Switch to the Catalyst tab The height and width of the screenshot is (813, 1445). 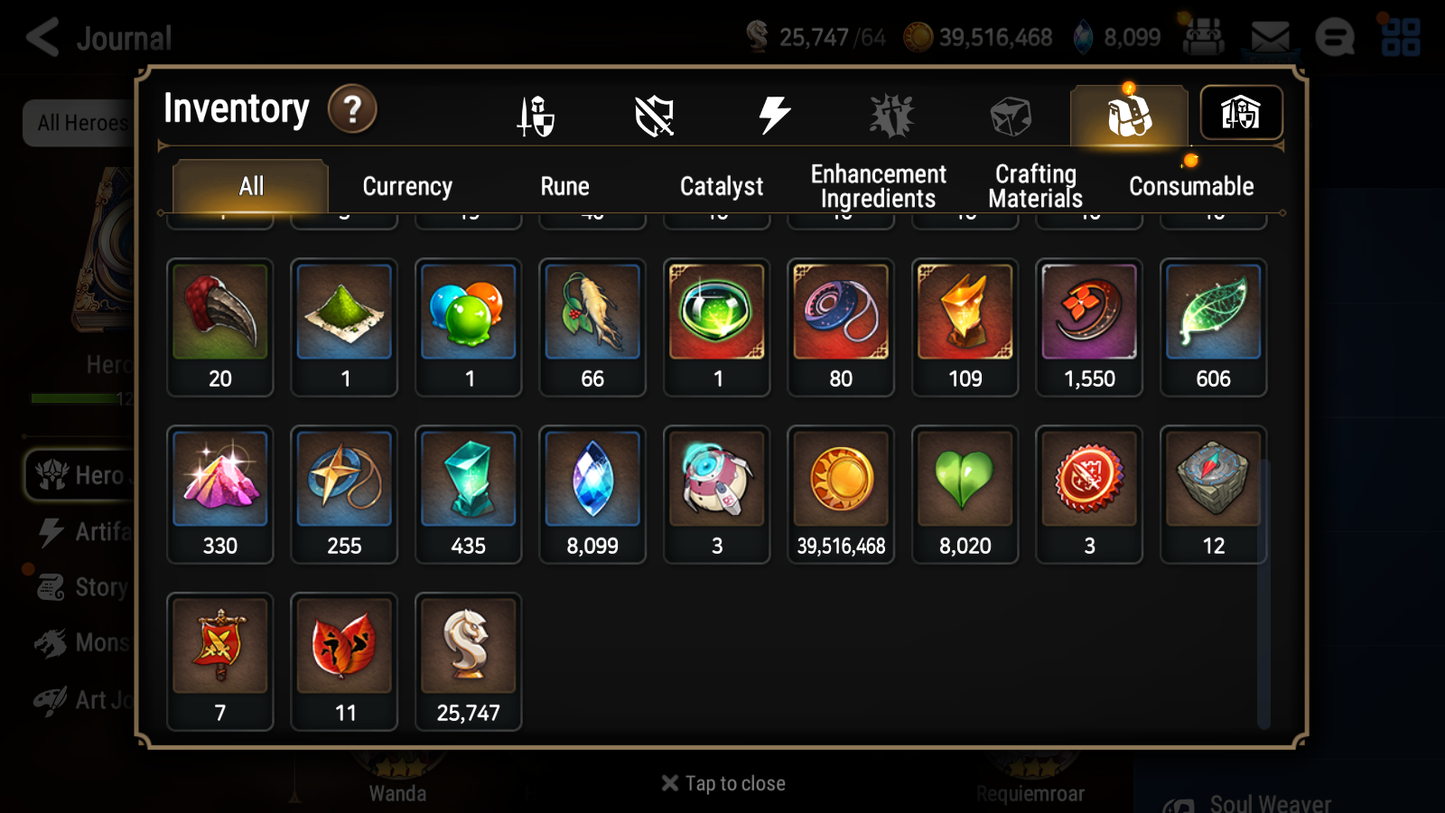(722, 185)
